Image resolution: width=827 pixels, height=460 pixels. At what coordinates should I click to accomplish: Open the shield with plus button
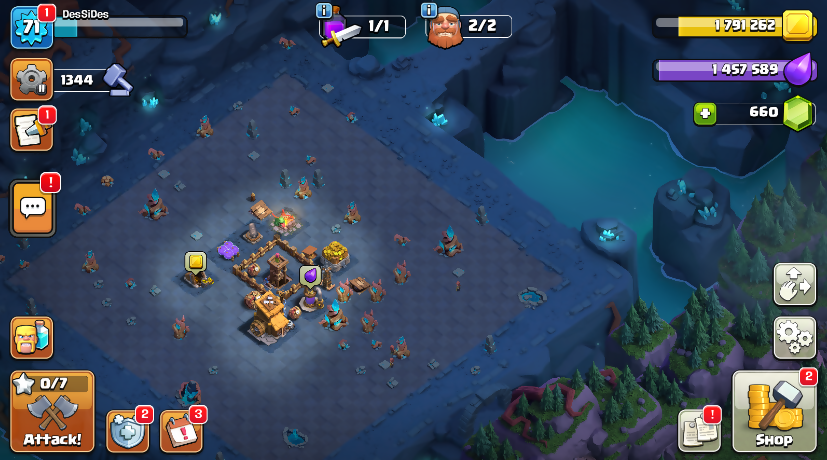pyautogui.click(x=127, y=431)
